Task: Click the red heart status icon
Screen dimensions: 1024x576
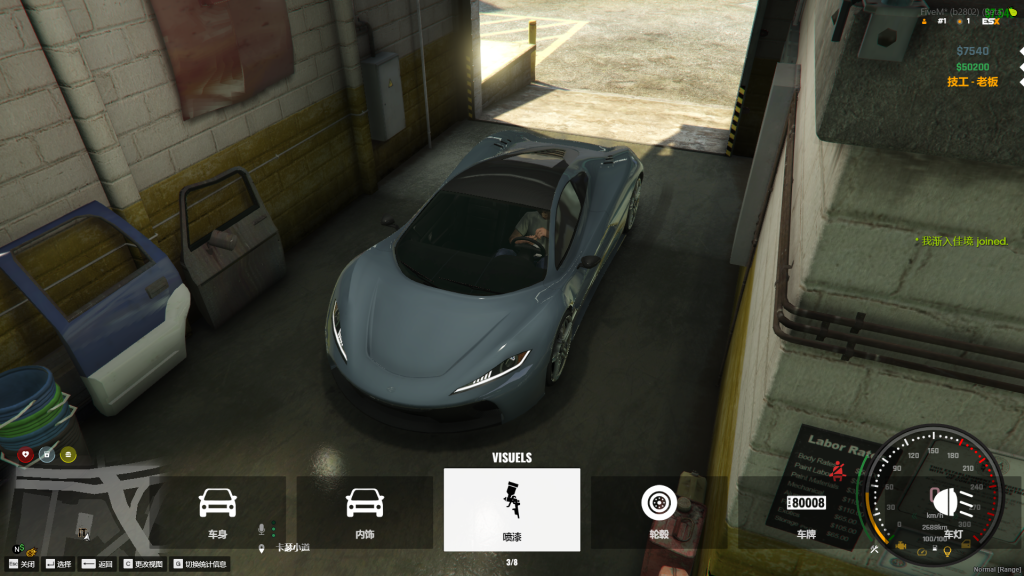Action: point(26,455)
